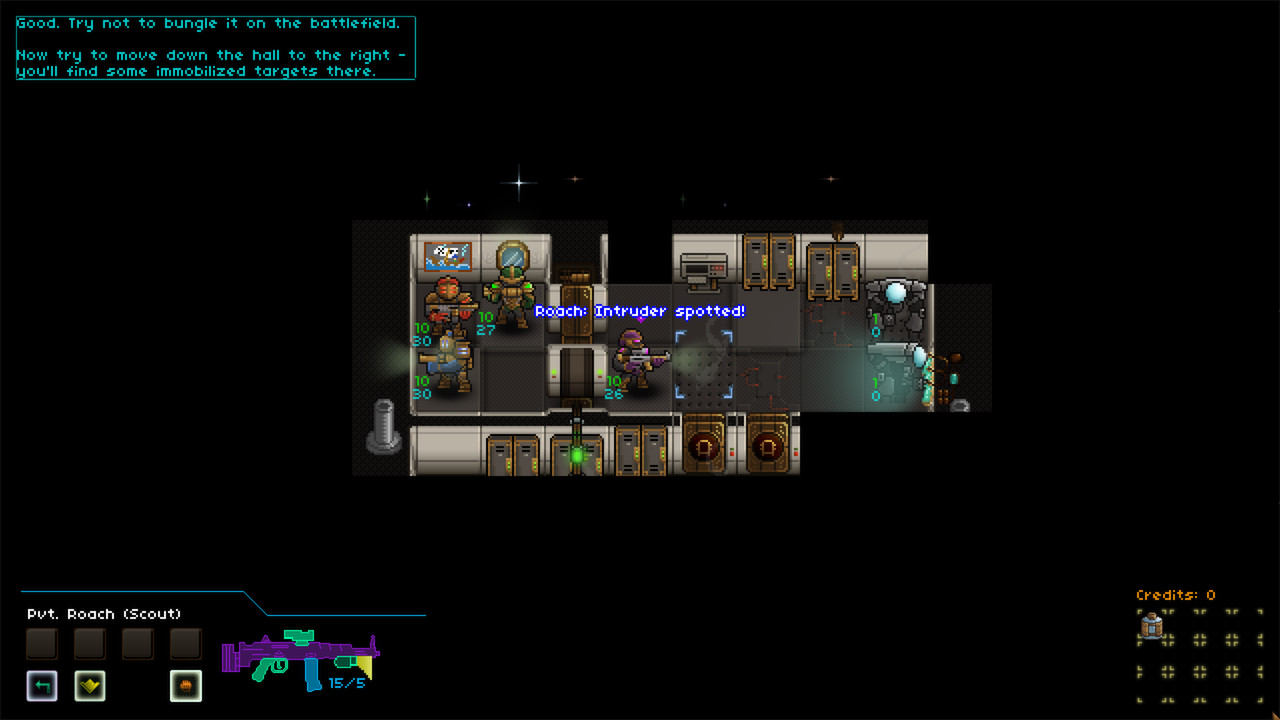Click the purple rifle weapon display
The height and width of the screenshot is (720, 1280).
pos(300,655)
